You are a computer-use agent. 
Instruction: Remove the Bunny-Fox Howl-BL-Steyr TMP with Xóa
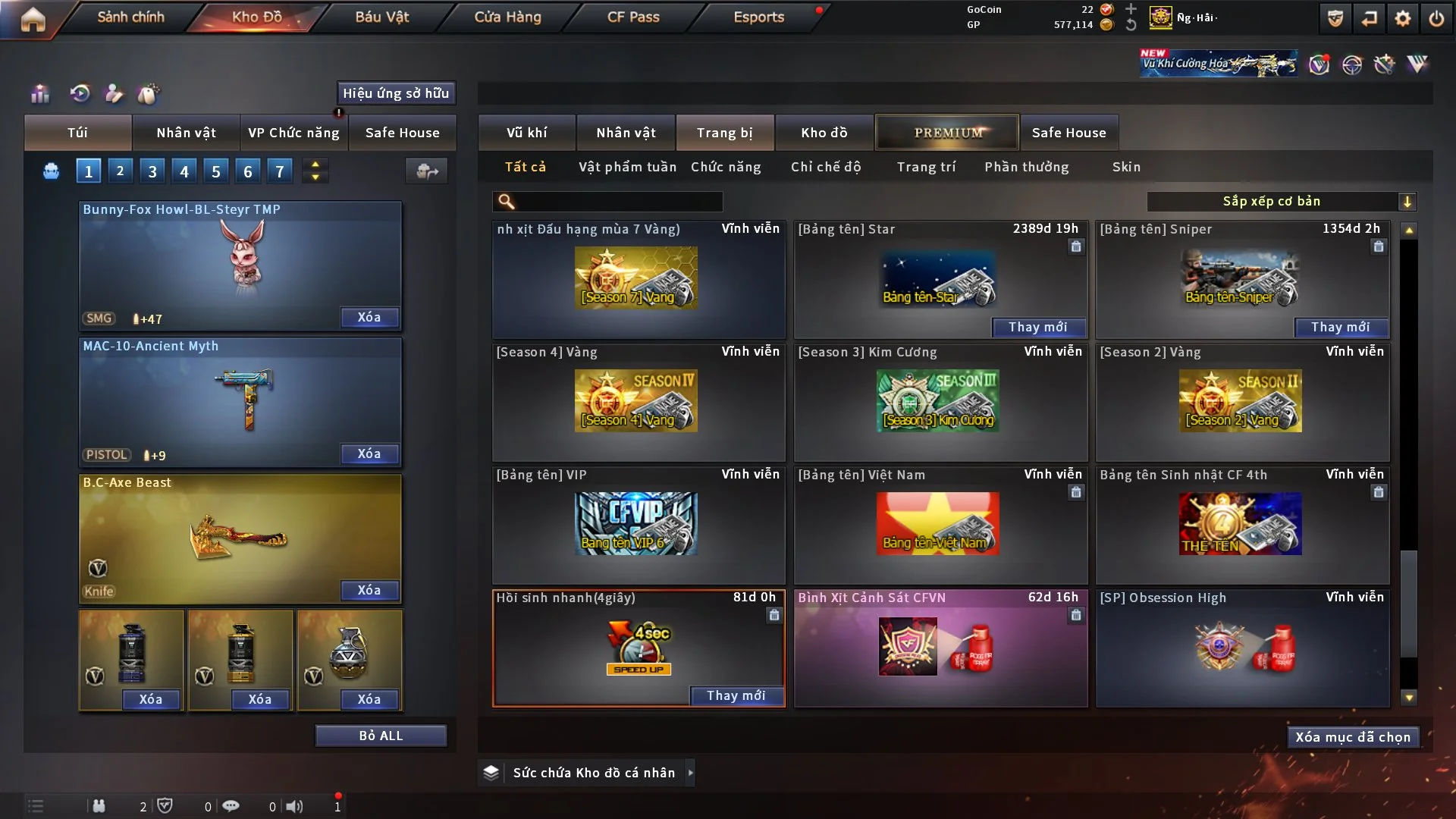pos(369,318)
